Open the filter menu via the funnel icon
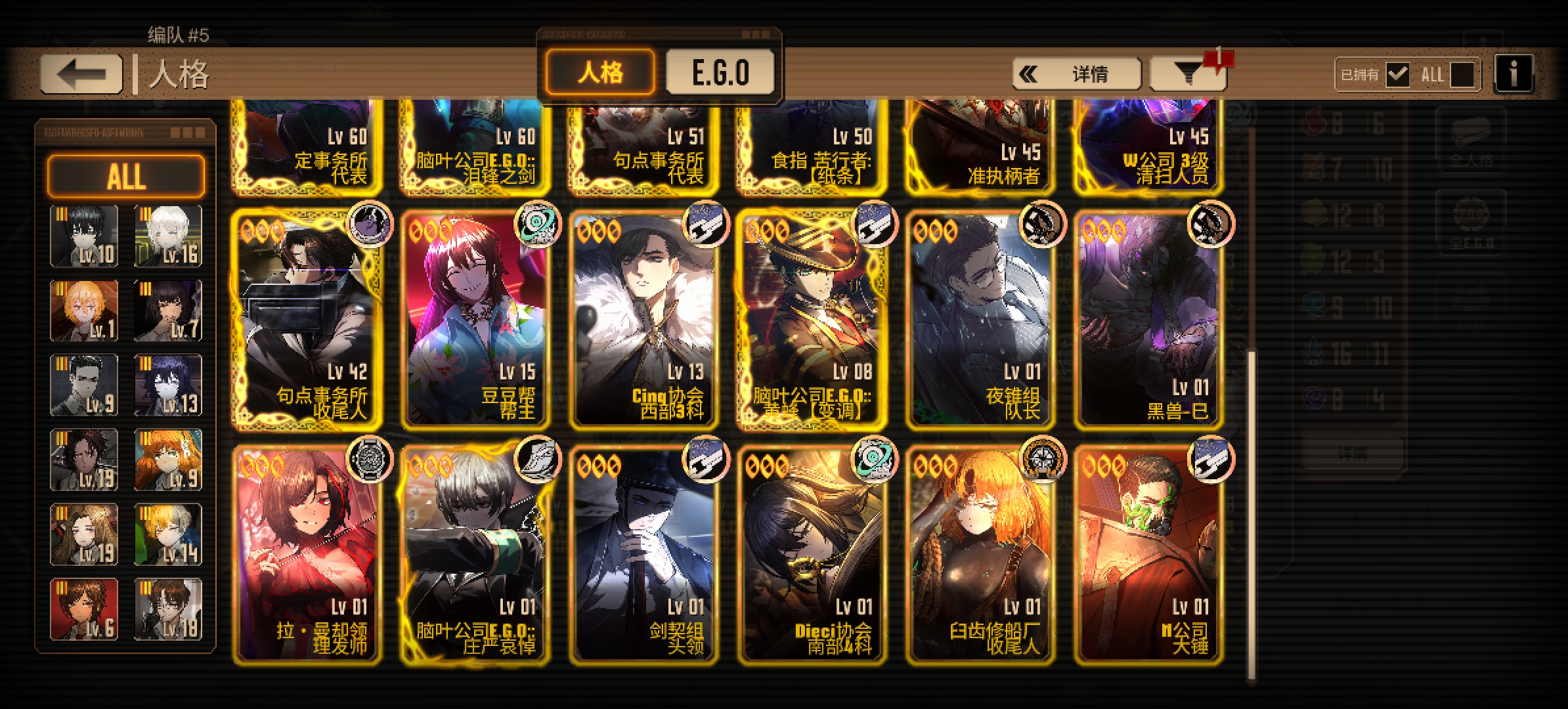The image size is (1568, 709). (1187, 74)
